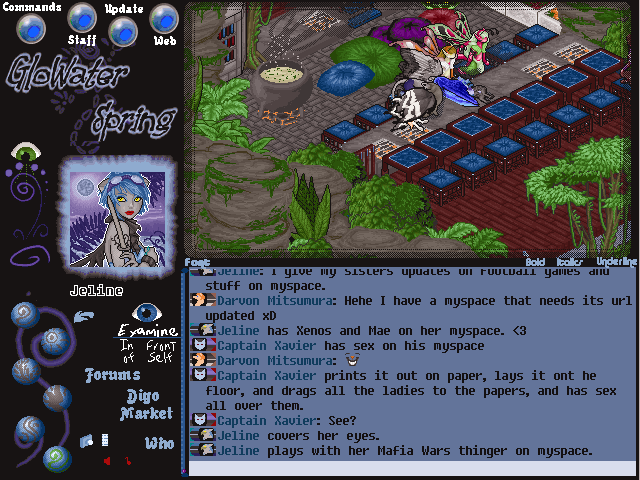
Task: Click the red speaker sound icon
Action: click(106, 461)
